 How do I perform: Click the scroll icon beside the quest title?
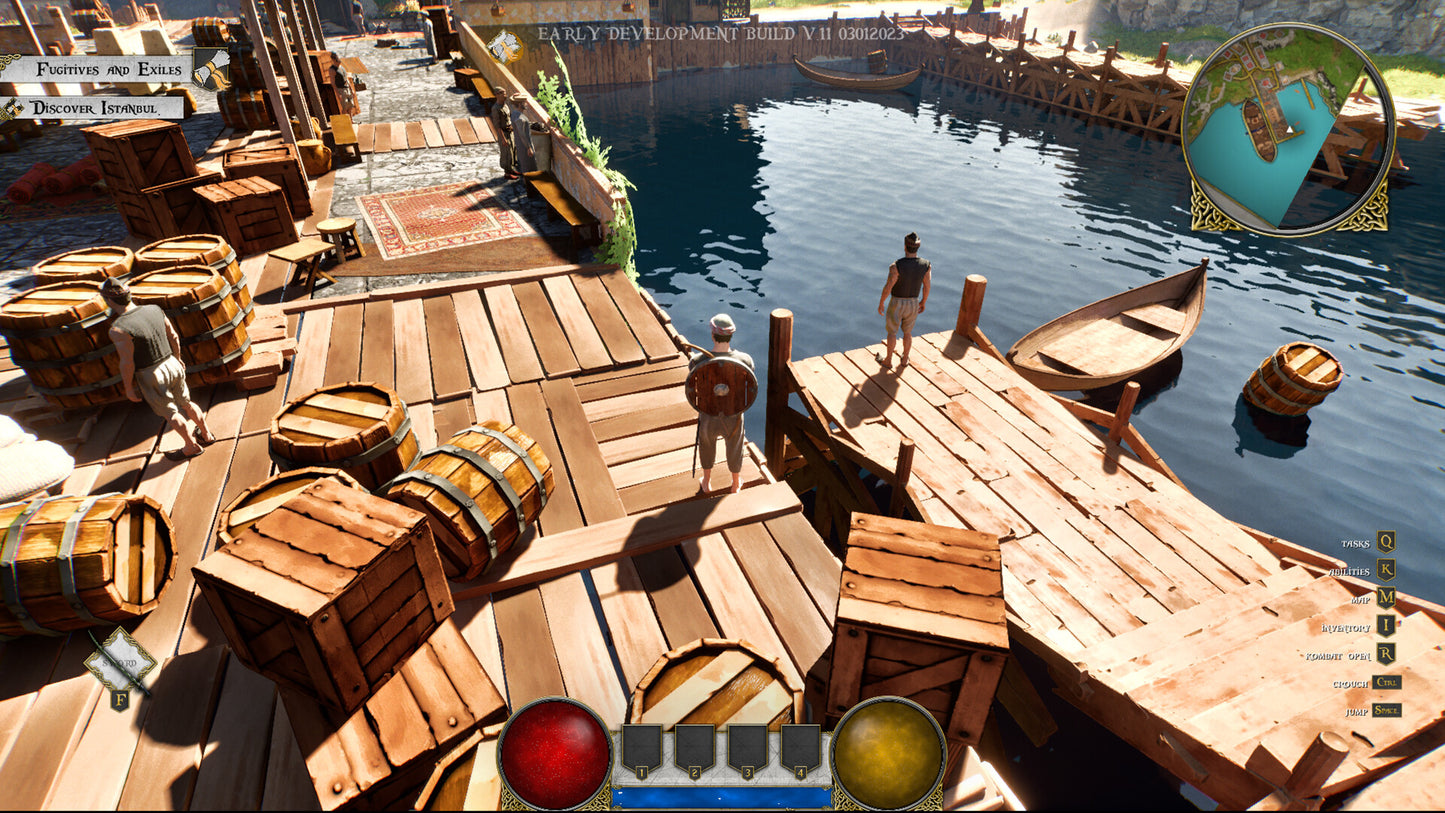click(211, 68)
